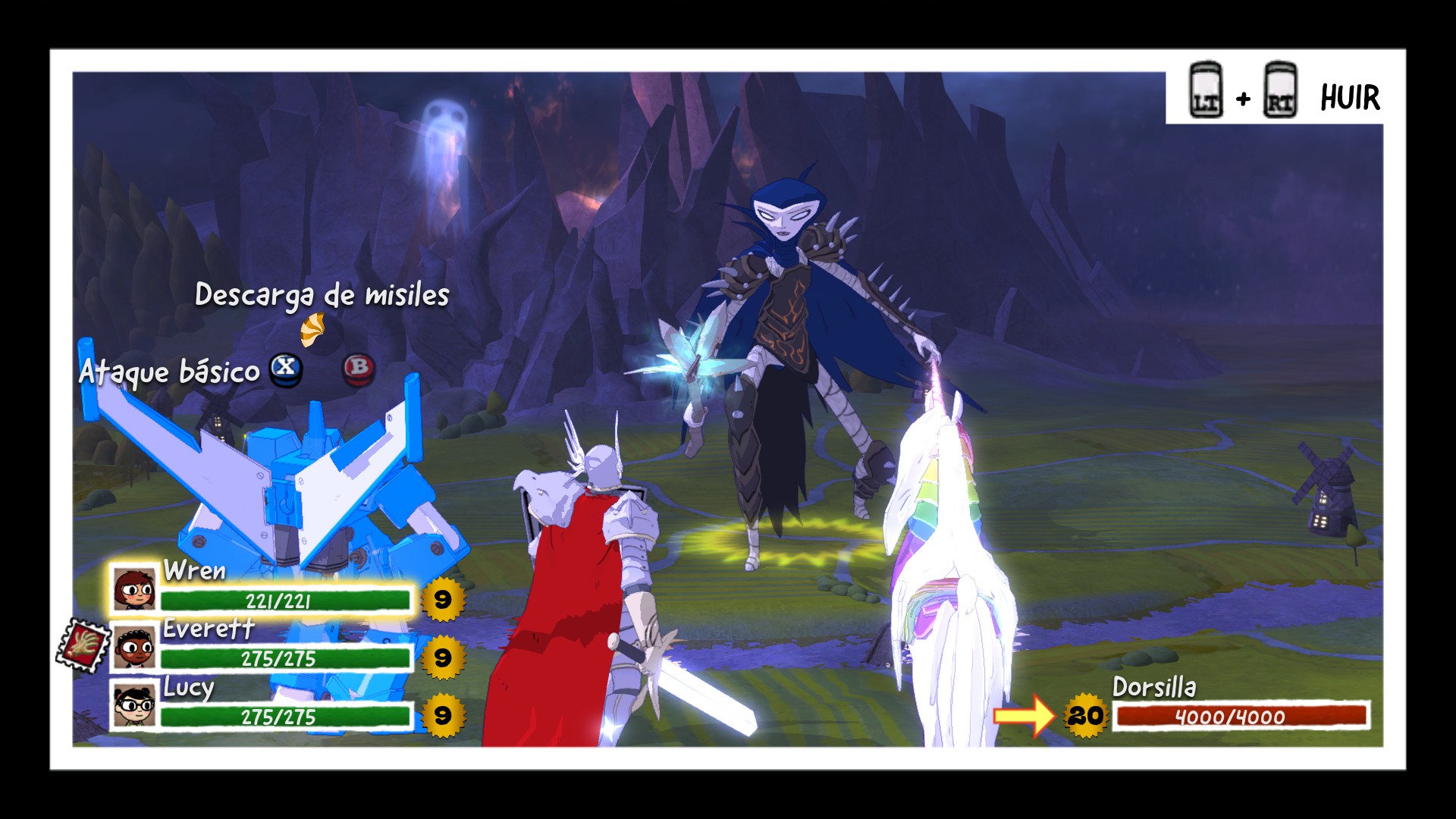Viewport: 1456px width, 819px height.
Task: Select the Descarga de misiles attack
Action: point(322,297)
